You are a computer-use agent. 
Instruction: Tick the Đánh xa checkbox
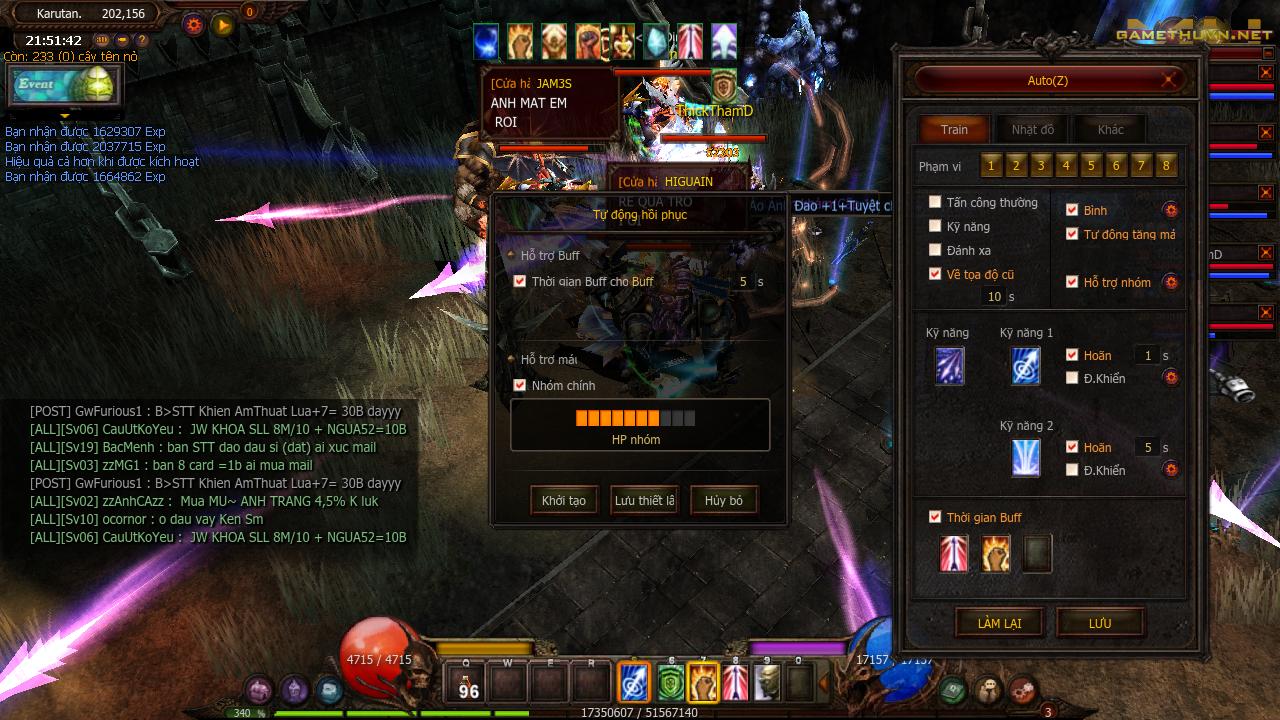935,250
